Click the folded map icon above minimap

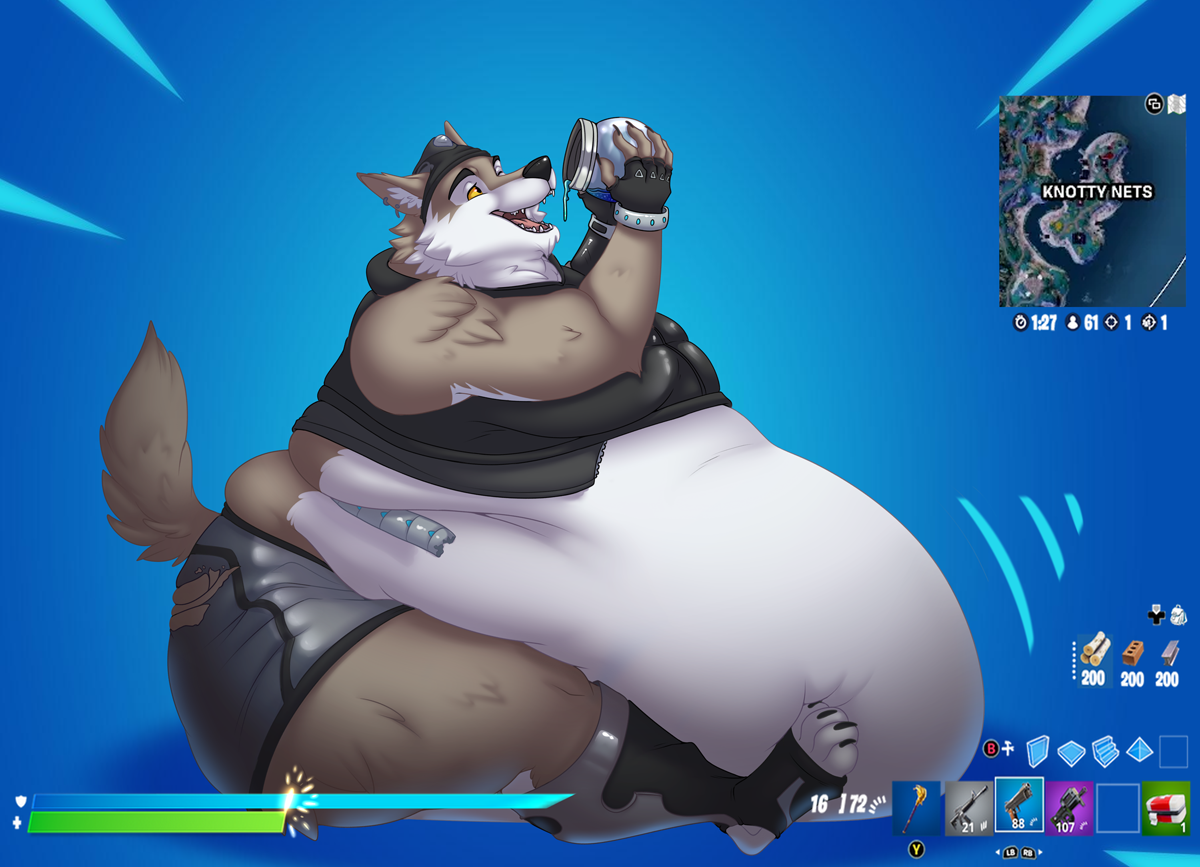pyautogui.click(x=1176, y=104)
